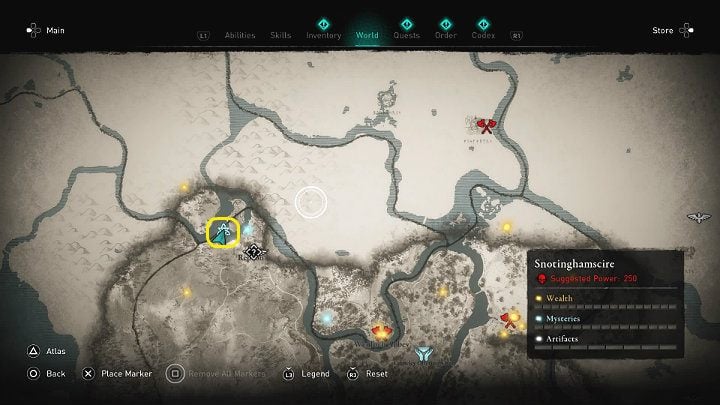Open the Skills tab
Screen dimensions: 720x405
coord(281,36)
